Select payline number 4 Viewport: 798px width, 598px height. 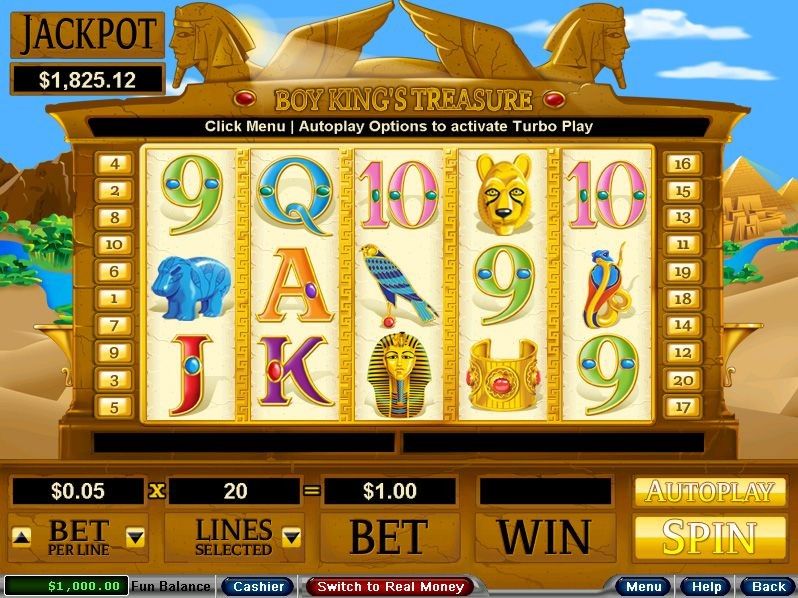tap(114, 164)
